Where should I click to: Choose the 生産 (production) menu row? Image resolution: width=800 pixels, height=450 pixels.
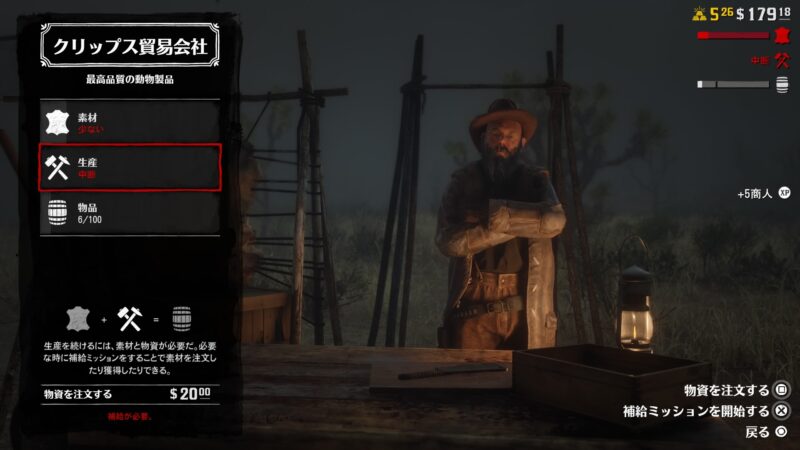pyautogui.click(x=129, y=167)
